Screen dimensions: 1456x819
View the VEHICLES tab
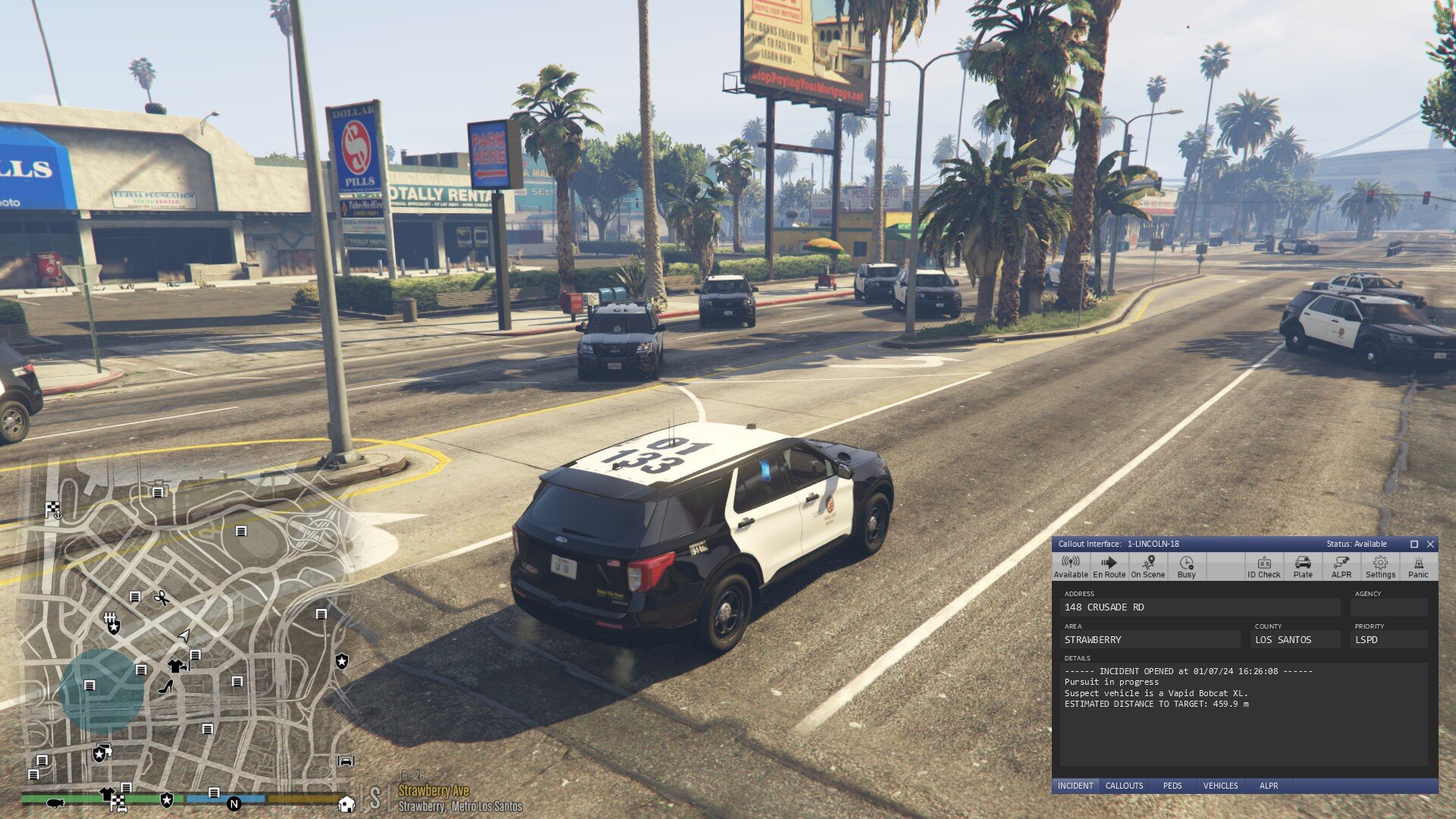pos(1220,786)
